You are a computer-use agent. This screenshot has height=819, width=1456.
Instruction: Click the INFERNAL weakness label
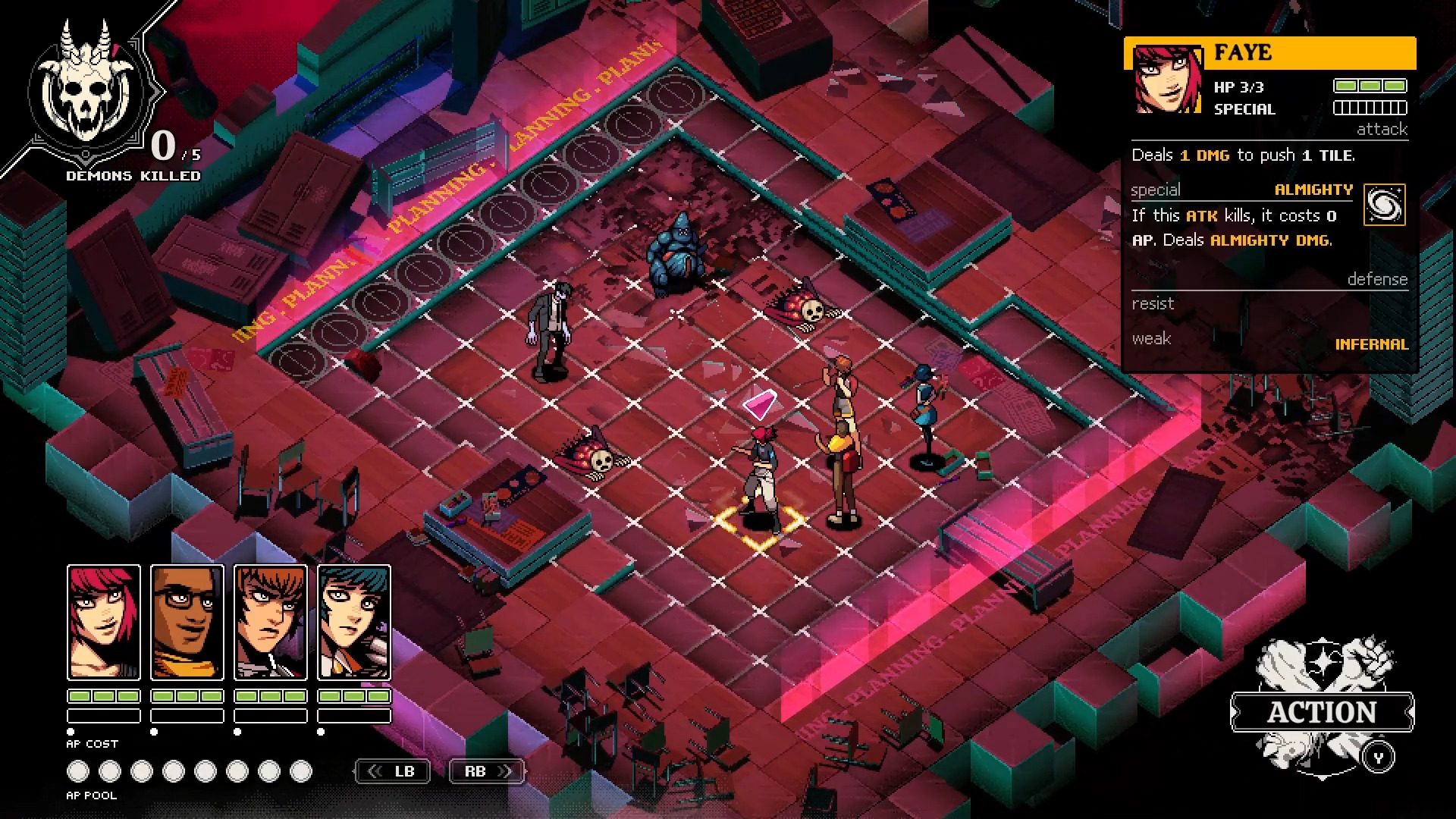click(1372, 344)
